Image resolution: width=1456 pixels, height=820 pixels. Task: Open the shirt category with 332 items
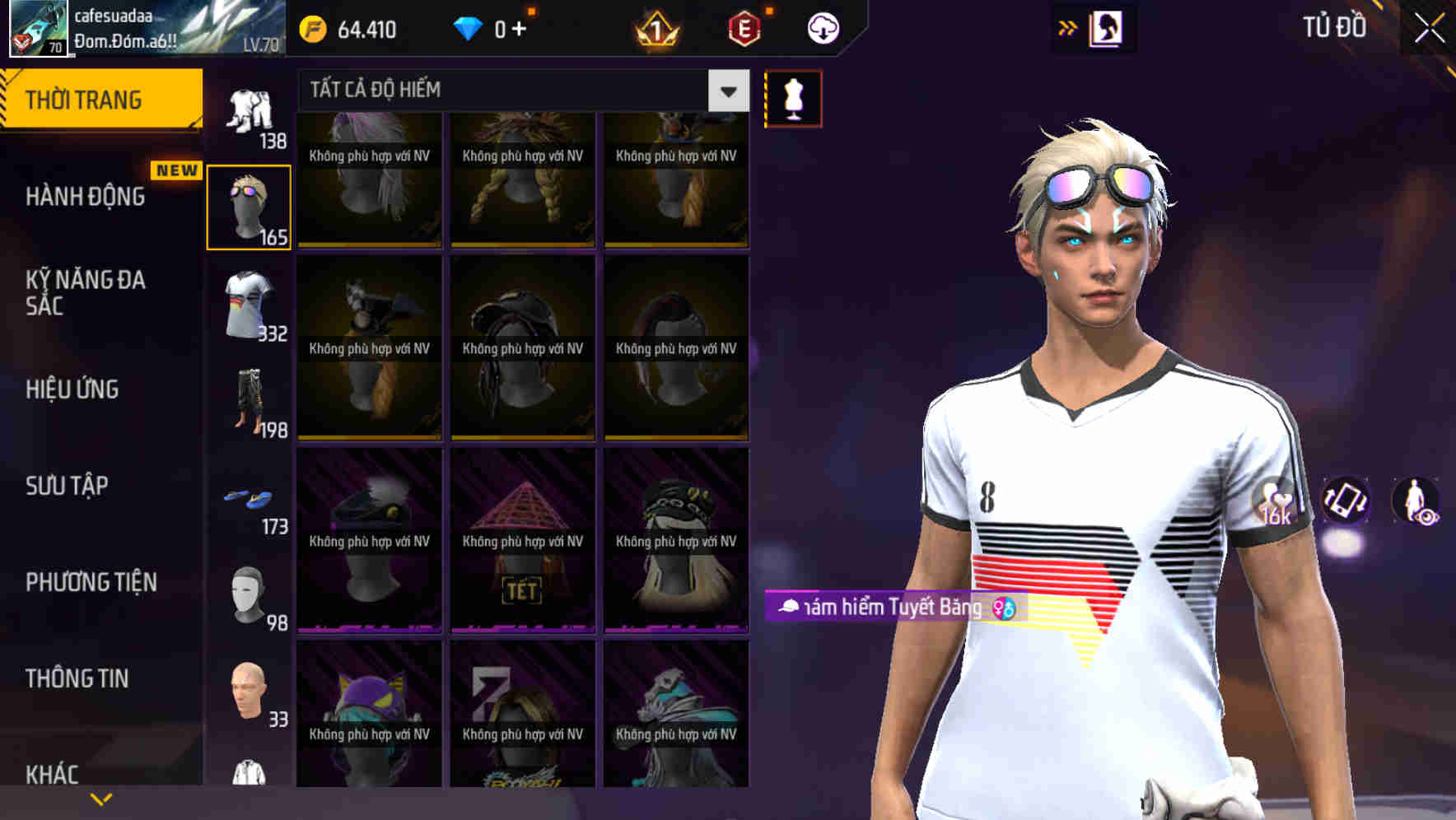[249, 305]
